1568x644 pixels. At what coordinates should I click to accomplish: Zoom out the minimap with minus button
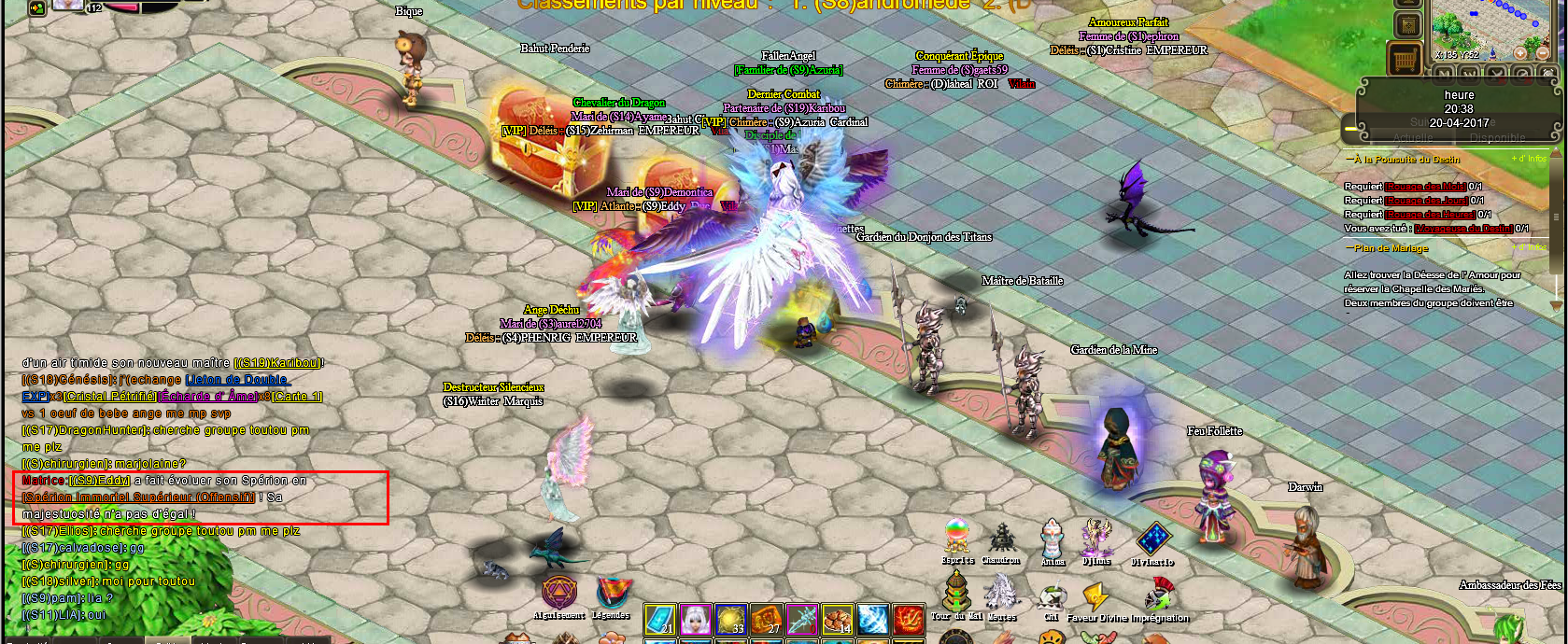pos(1542,53)
